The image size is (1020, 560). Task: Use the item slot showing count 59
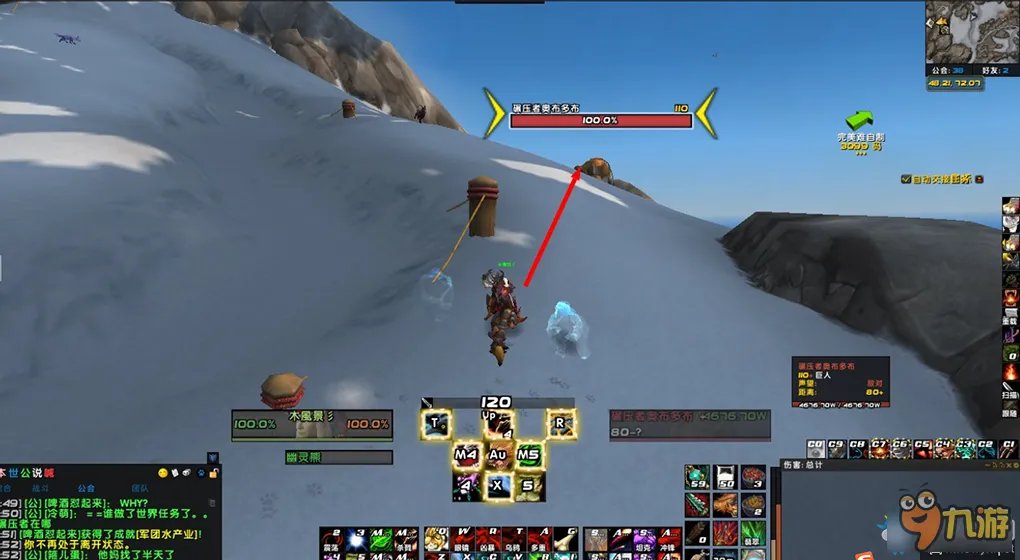click(x=697, y=478)
